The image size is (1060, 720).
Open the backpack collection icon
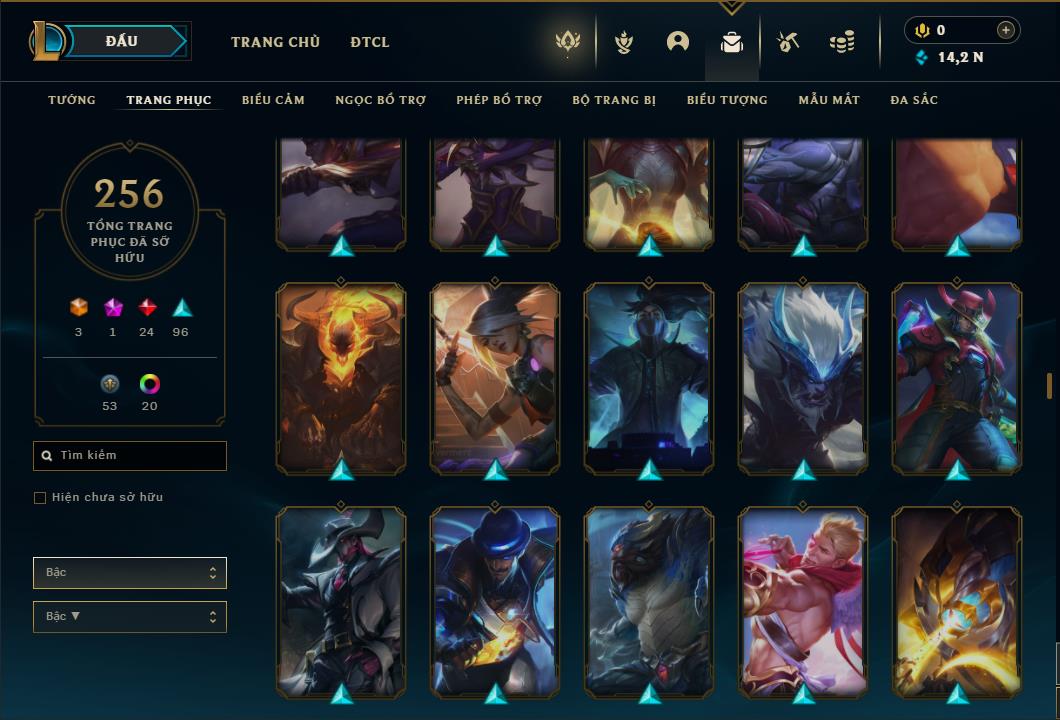[732, 42]
